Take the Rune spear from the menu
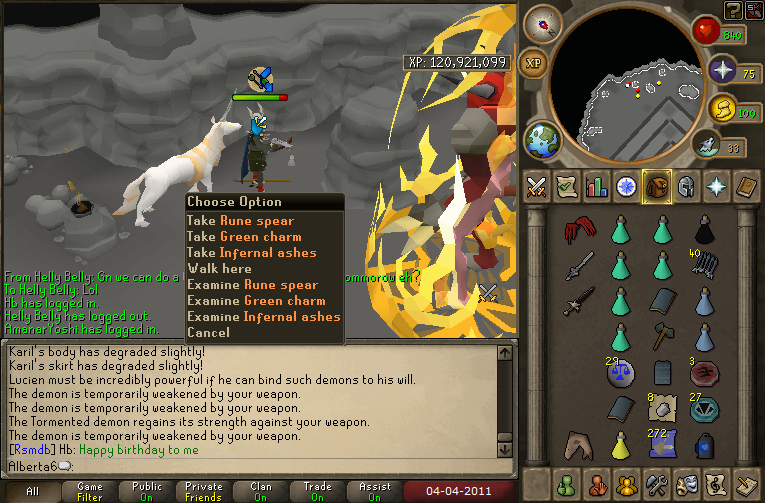The width and height of the screenshot is (765, 503). (240, 221)
